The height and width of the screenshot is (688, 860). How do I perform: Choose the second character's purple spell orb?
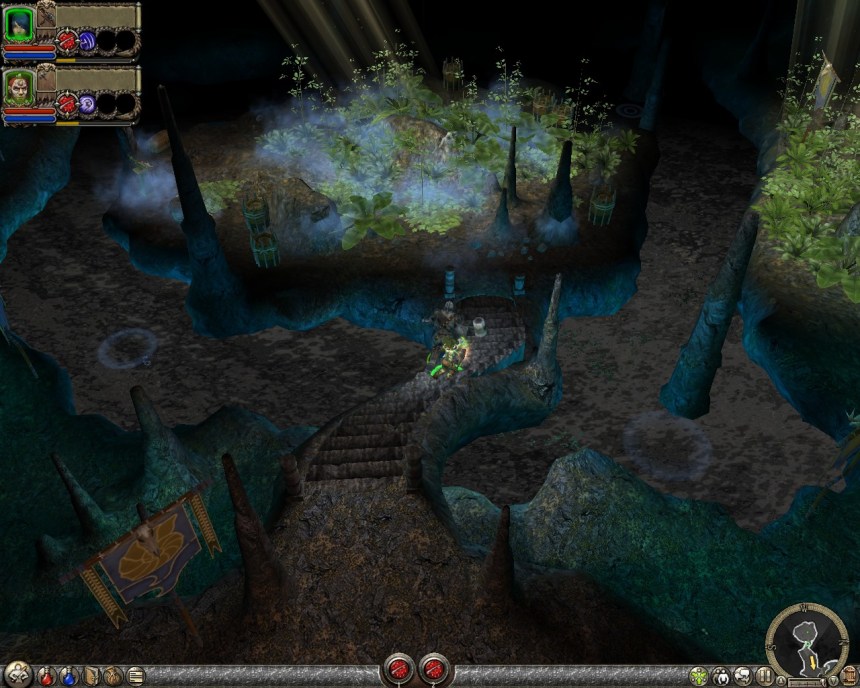coord(87,103)
